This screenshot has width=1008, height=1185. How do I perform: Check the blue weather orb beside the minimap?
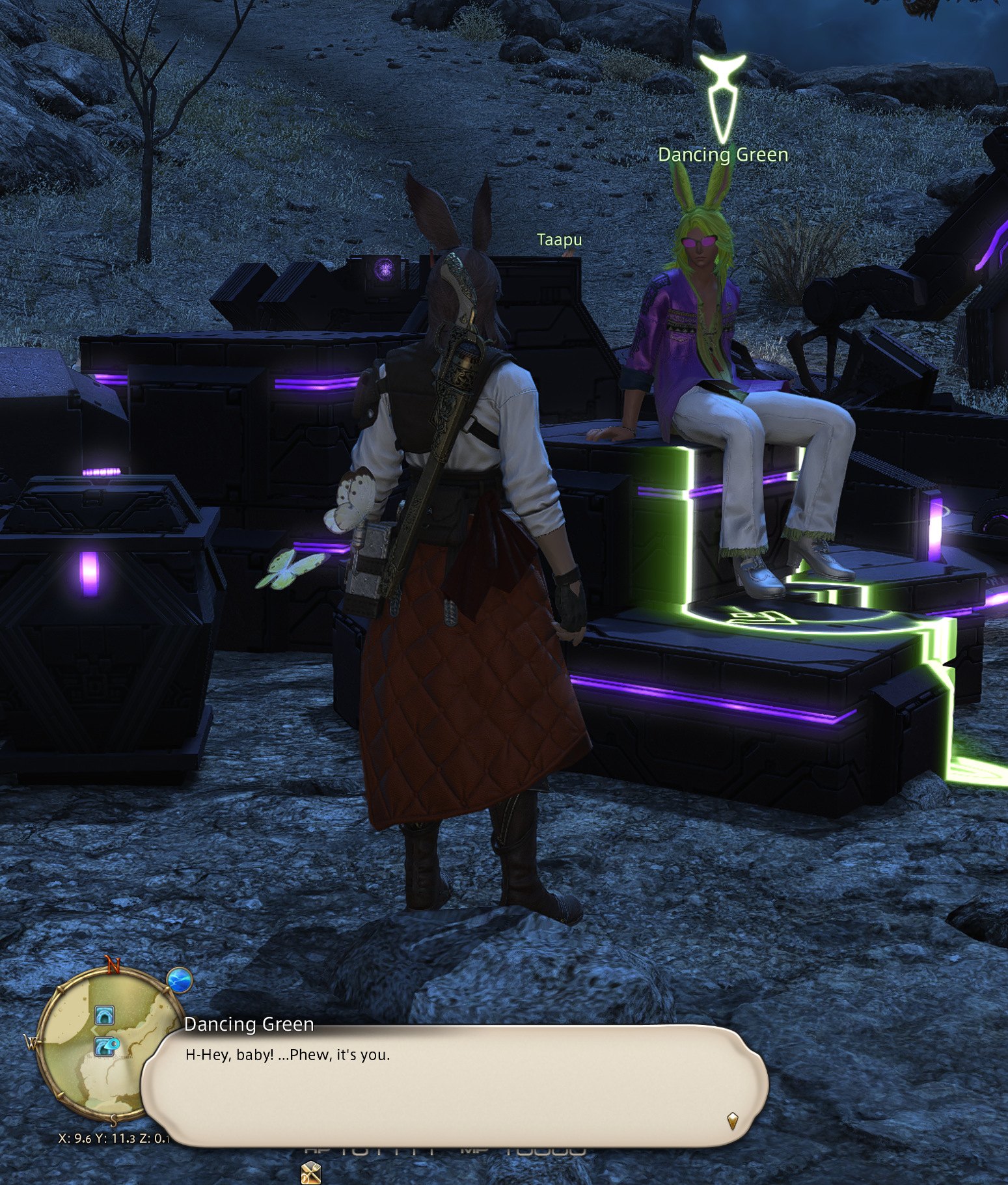(x=179, y=979)
